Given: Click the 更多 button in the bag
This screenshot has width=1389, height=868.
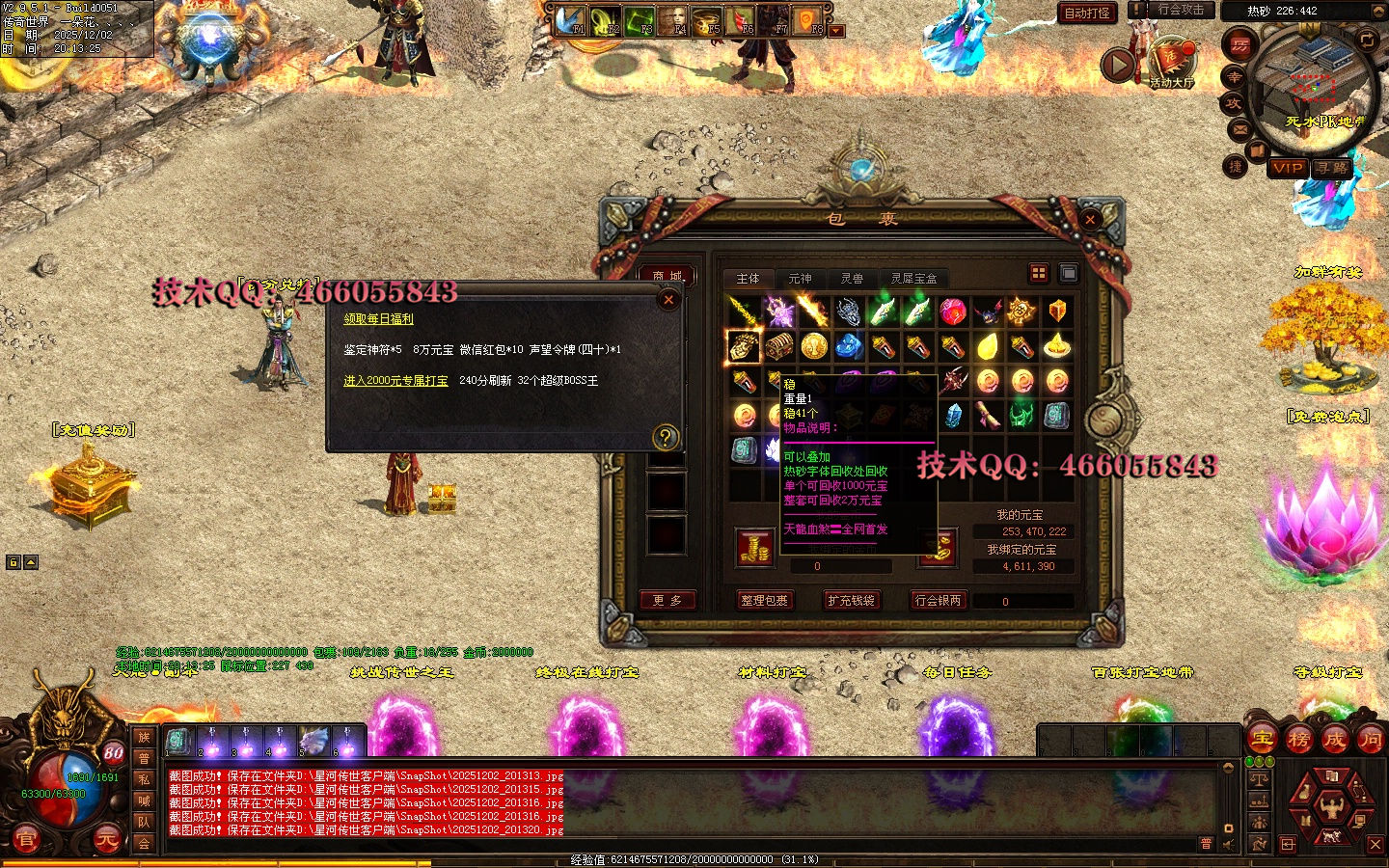Looking at the screenshot, I should point(667,600).
